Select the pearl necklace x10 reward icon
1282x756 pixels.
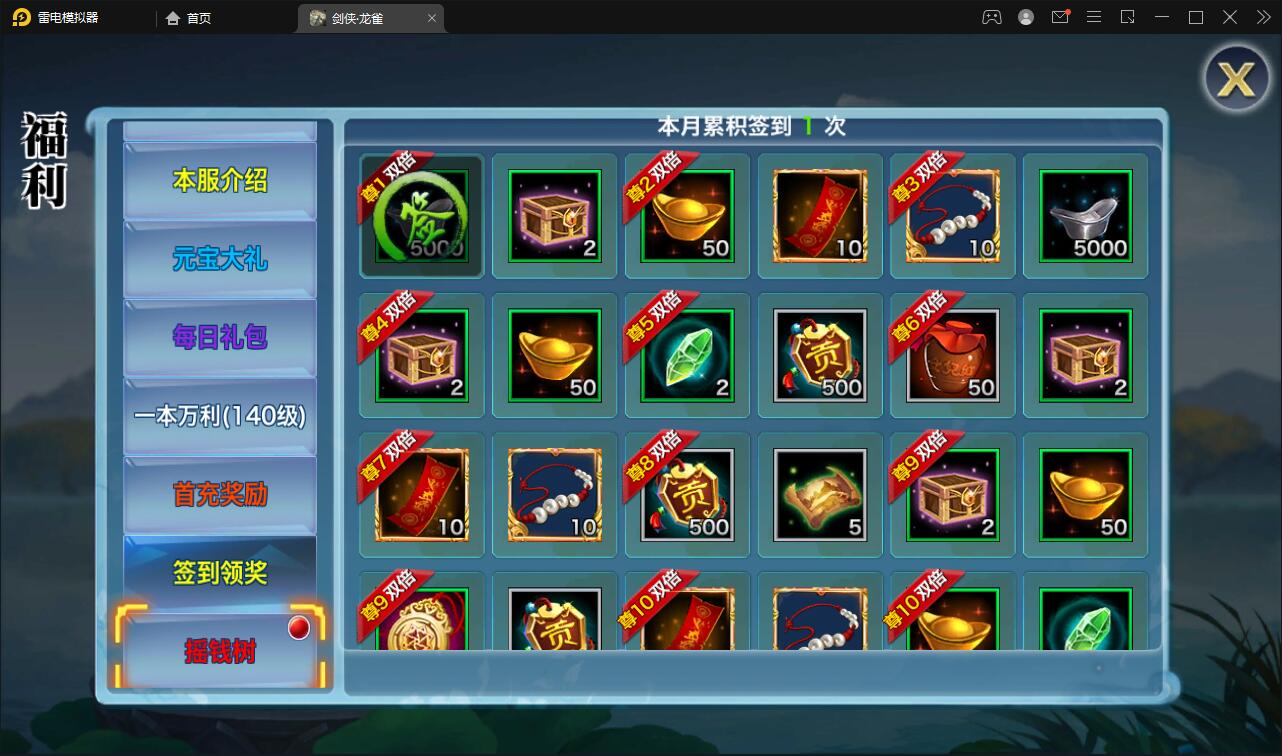click(952, 215)
